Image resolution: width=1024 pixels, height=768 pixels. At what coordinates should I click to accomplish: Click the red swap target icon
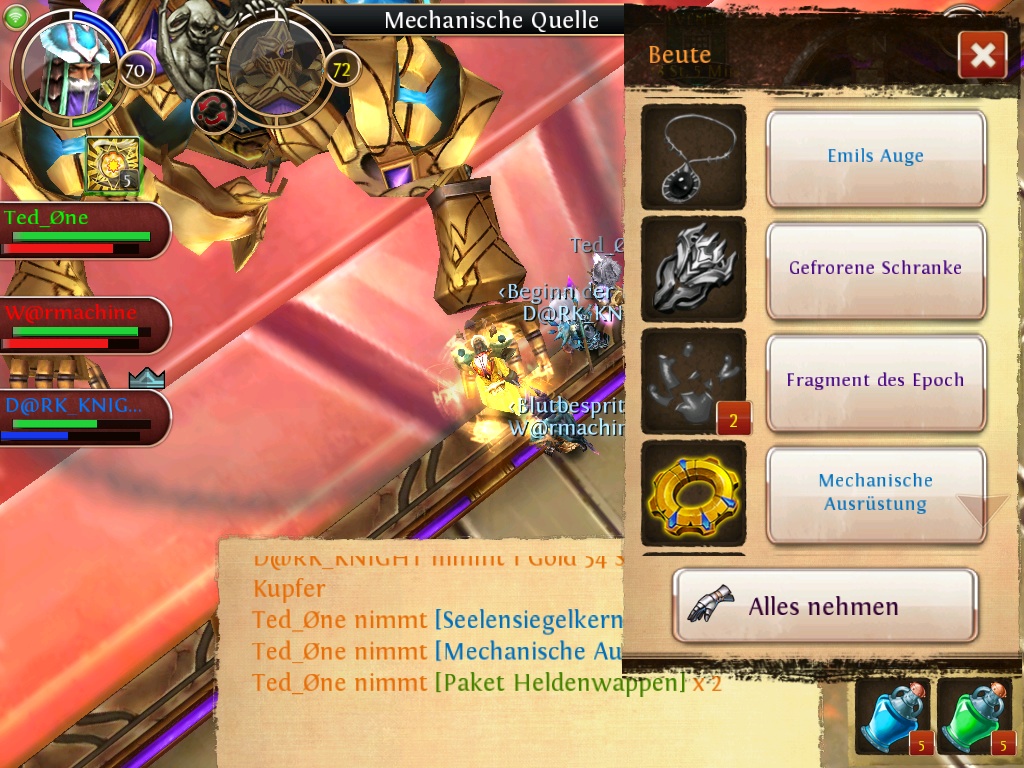(x=212, y=110)
